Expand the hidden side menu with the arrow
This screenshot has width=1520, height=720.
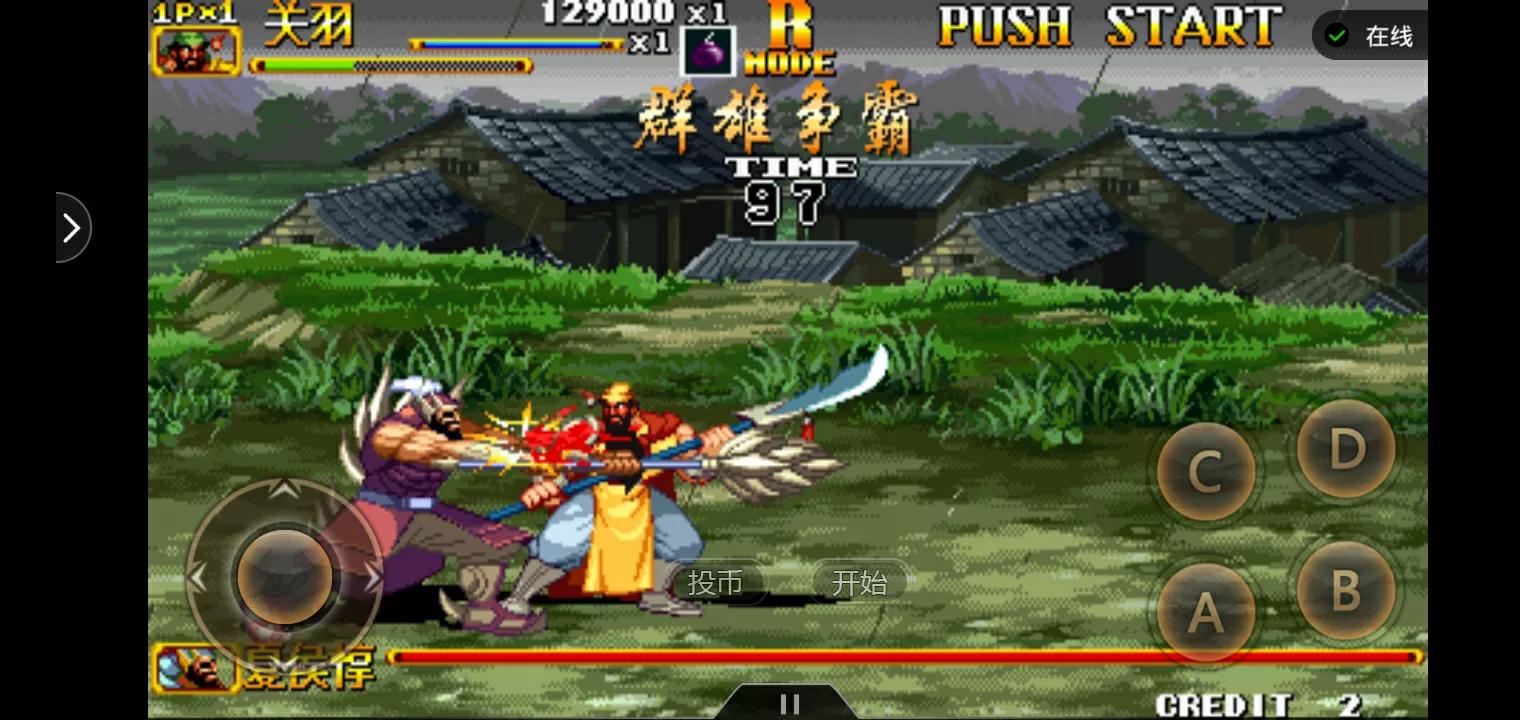[71, 228]
